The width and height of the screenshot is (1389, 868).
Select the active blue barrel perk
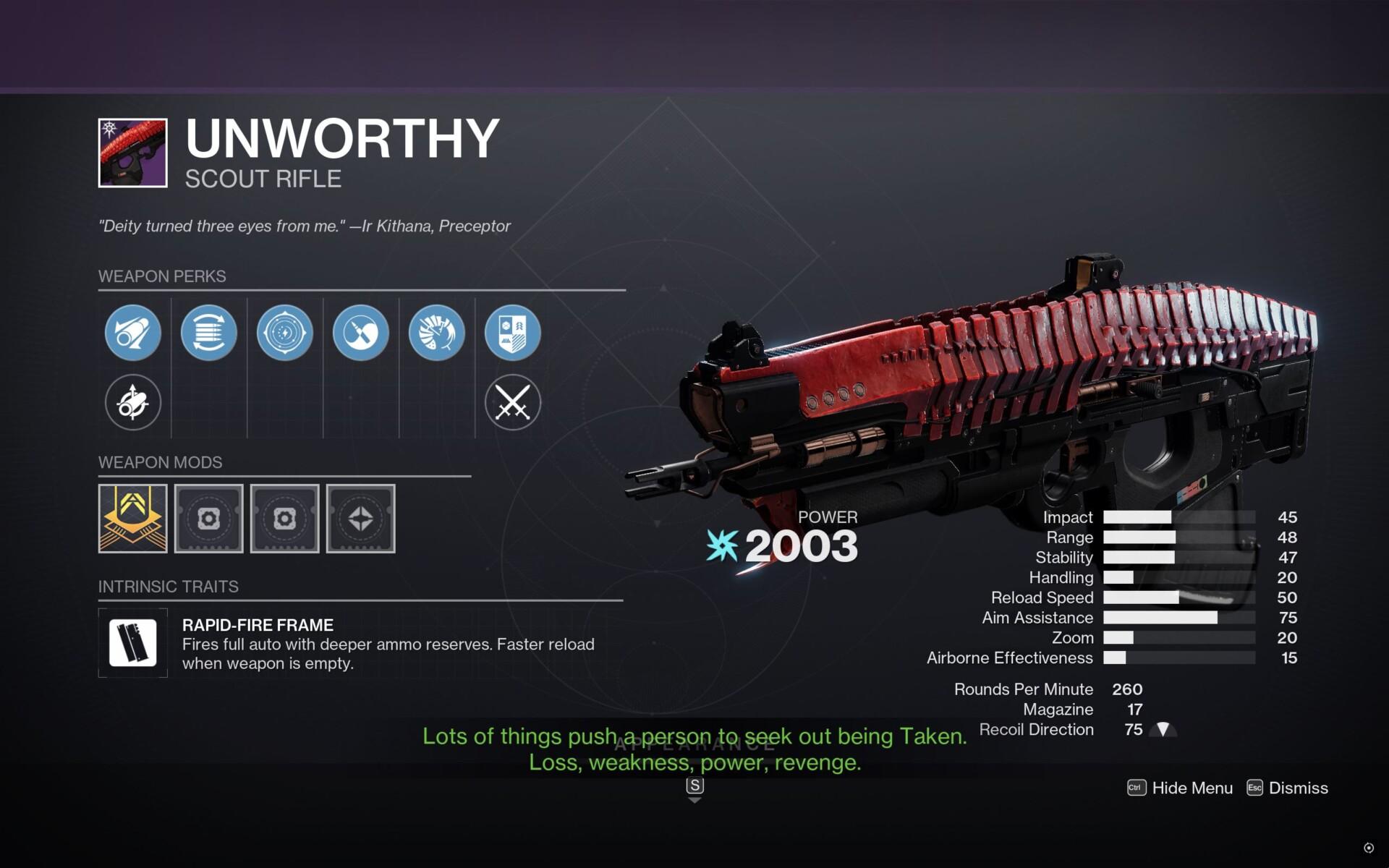132,333
